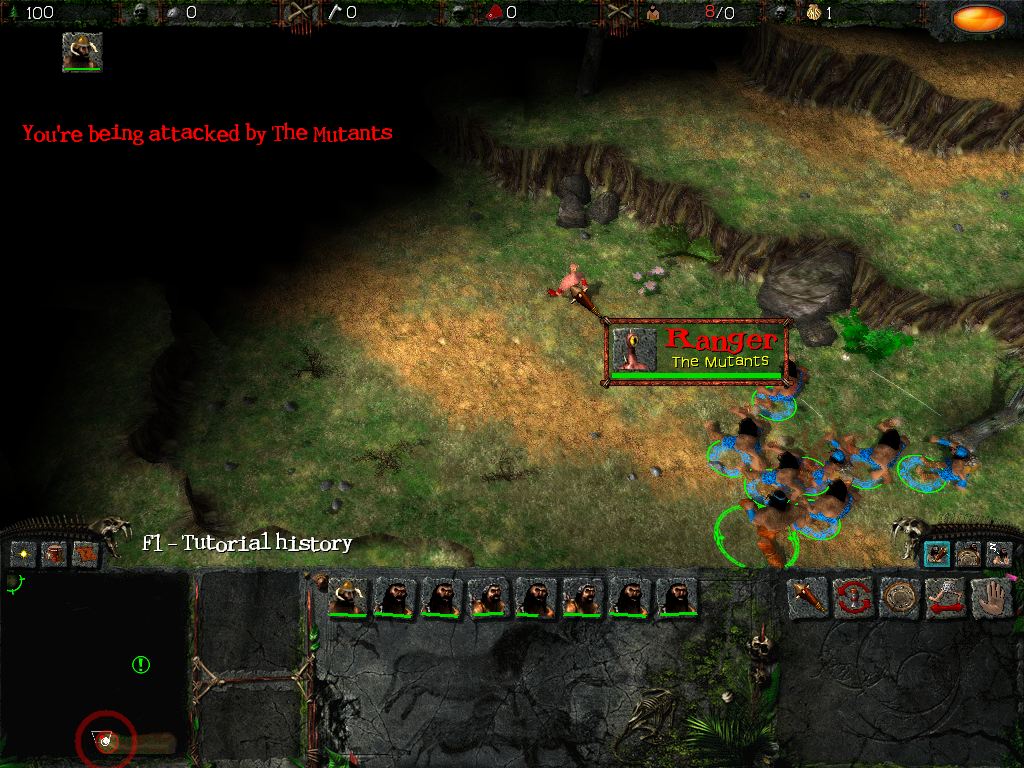The width and height of the screenshot is (1024, 768).
Task: Activate the spiked club attack command
Action: (x=806, y=598)
